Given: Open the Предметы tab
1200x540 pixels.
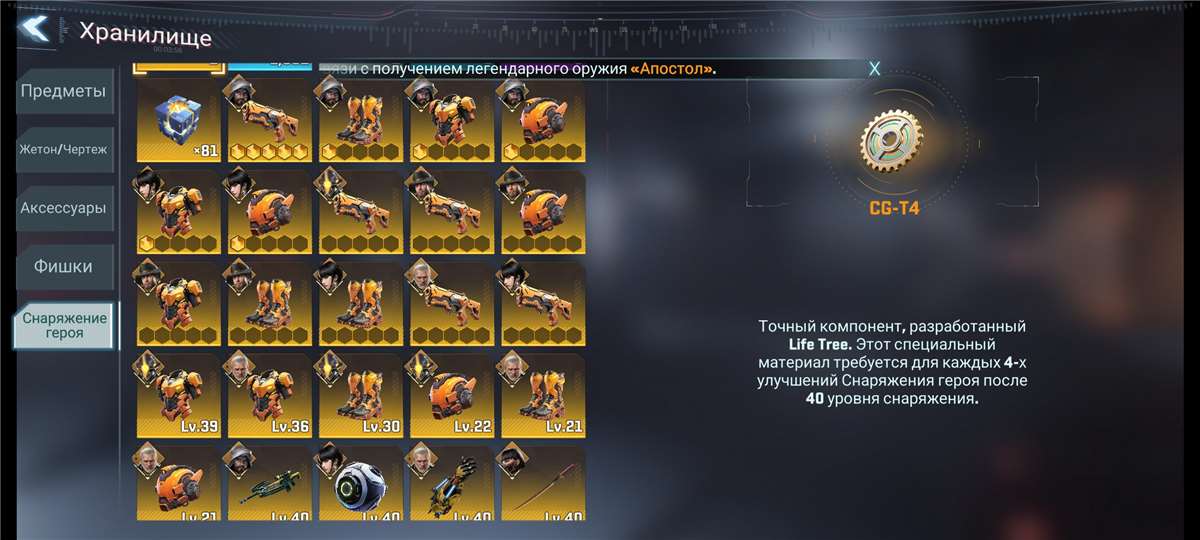Looking at the screenshot, I should (x=63, y=92).
